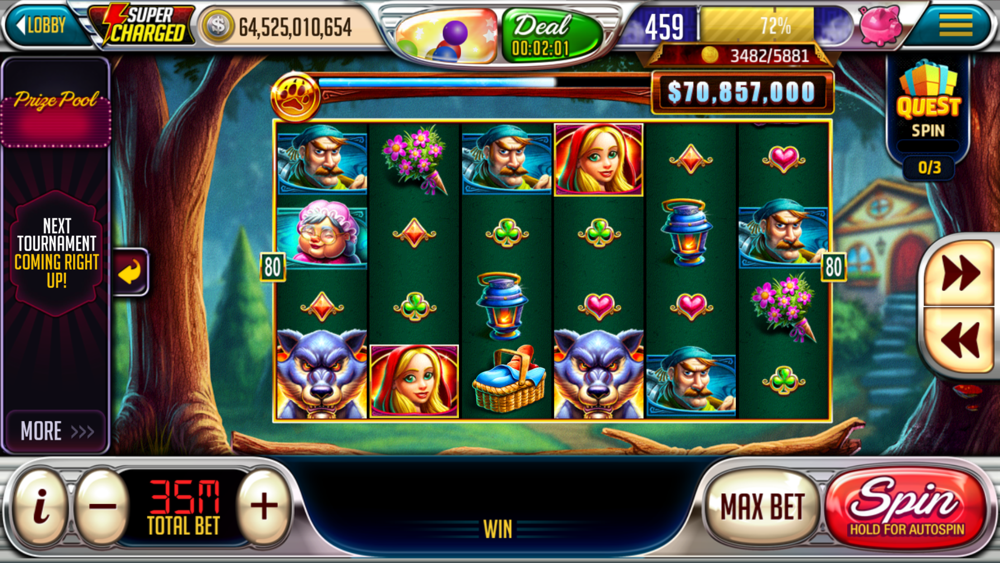Viewport: 1000px width, 563px height.
Task: Open the green Deal offer
Action: click(551, 34)
